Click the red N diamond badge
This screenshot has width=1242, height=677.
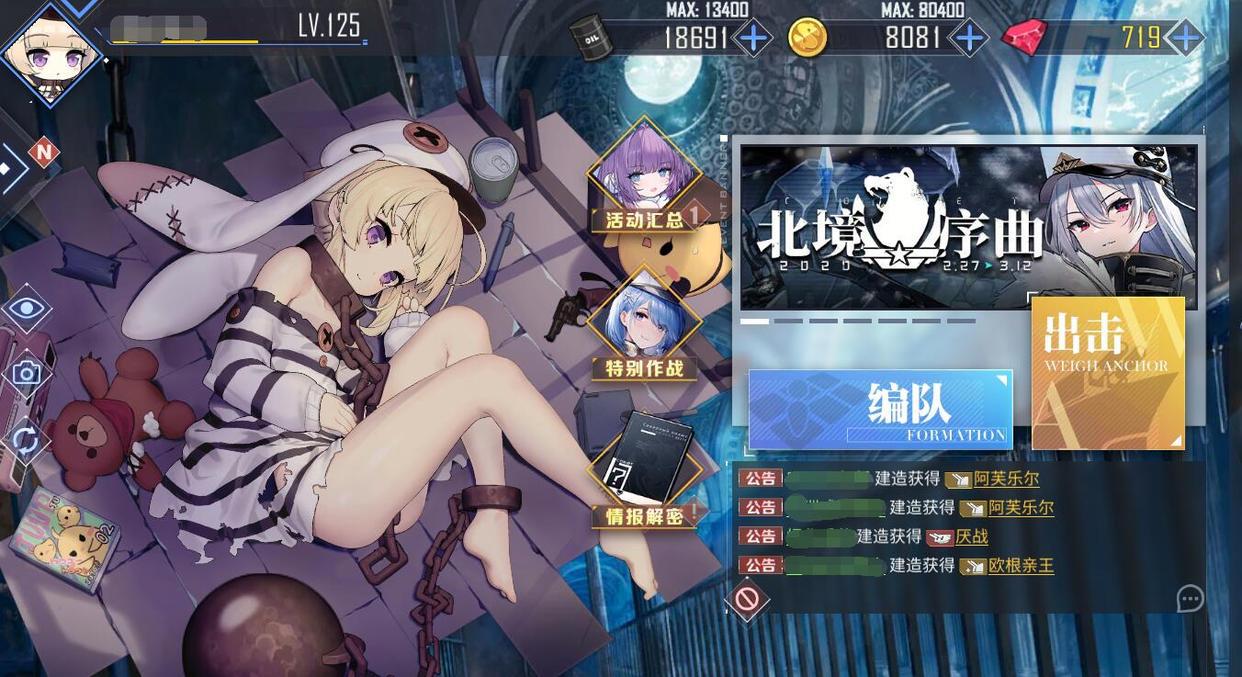[x=43, y=153]
